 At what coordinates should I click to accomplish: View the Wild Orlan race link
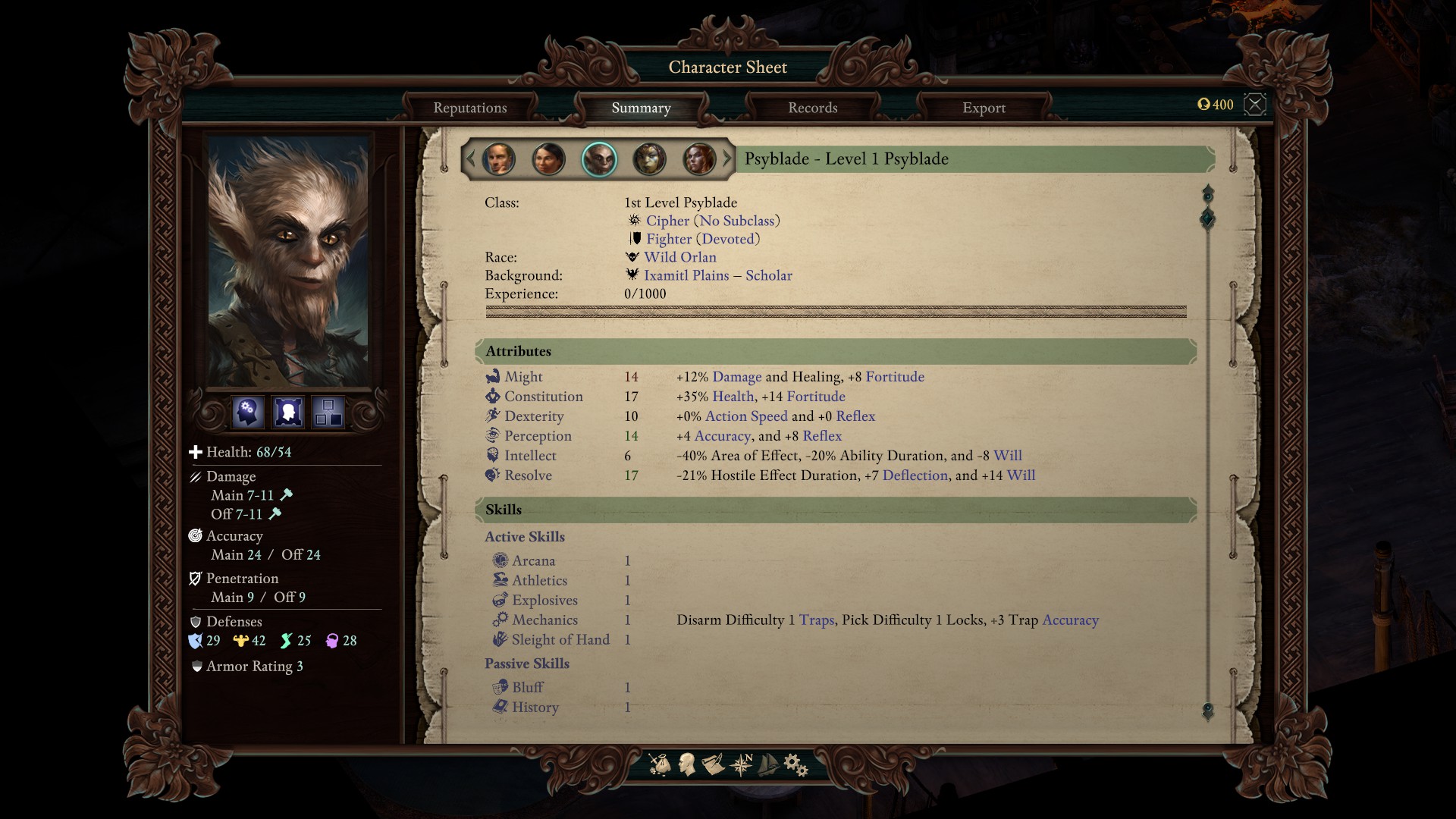tap(679, 257)
